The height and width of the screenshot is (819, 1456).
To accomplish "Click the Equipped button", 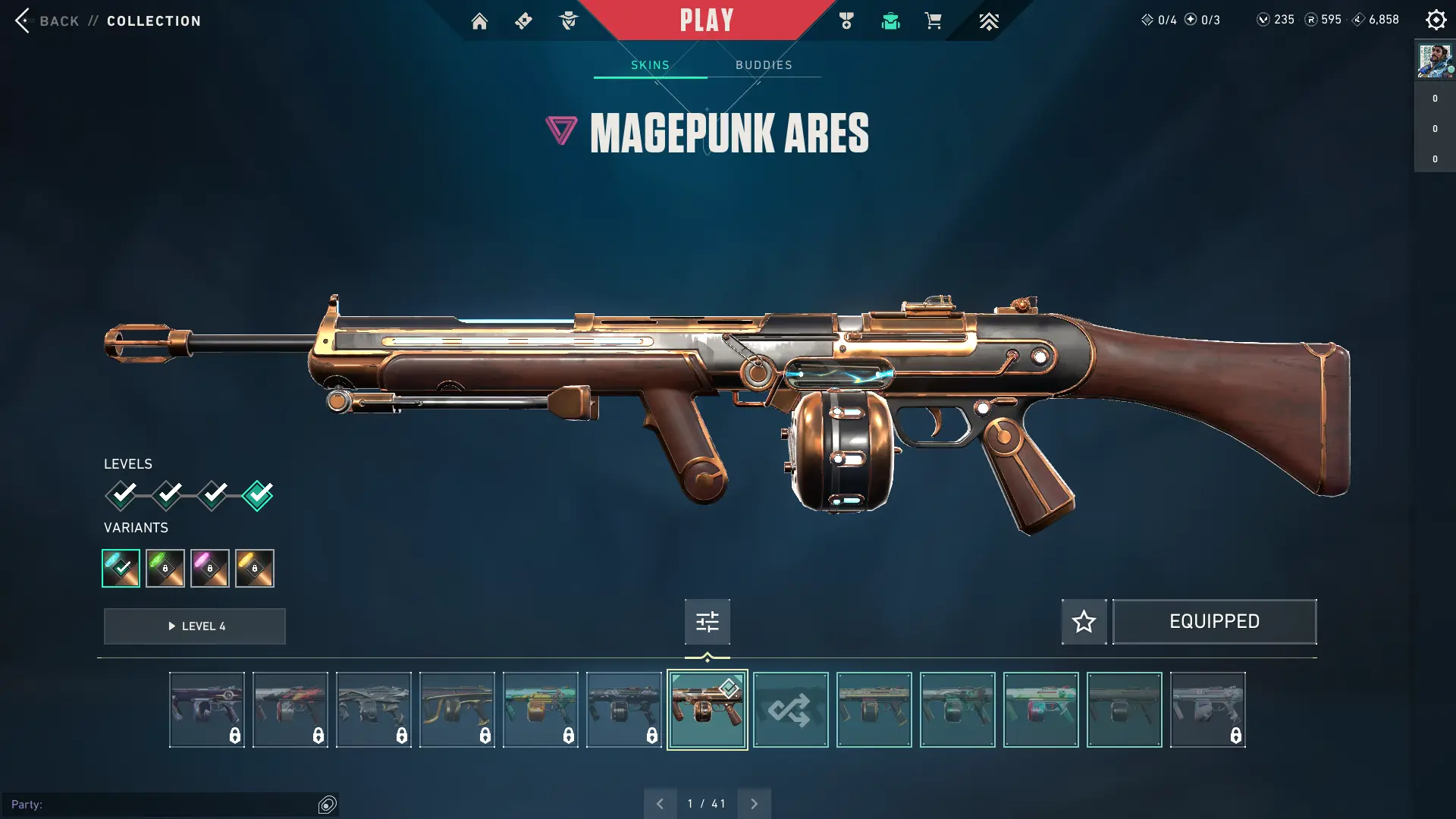I will point(1214,622).
